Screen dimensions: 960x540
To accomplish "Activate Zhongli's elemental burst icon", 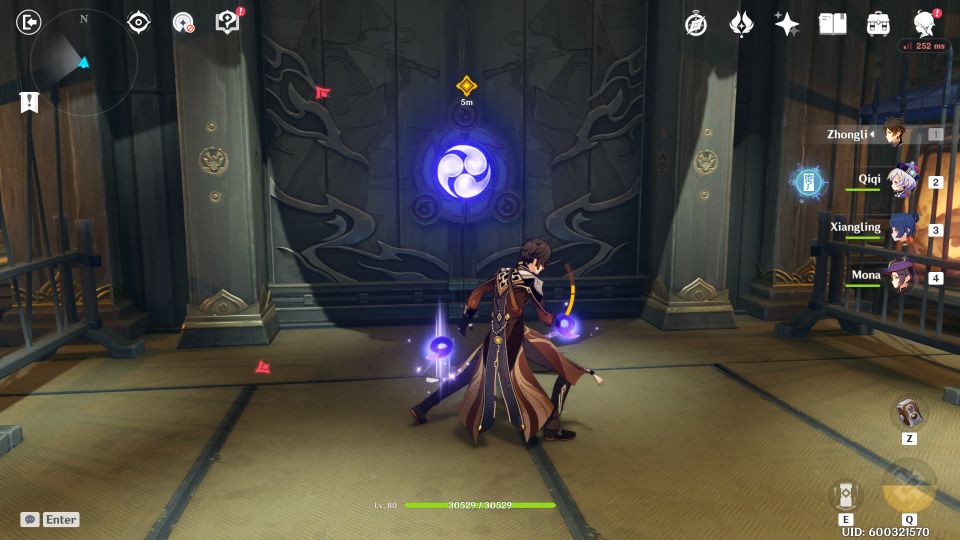I will (909, 485).
